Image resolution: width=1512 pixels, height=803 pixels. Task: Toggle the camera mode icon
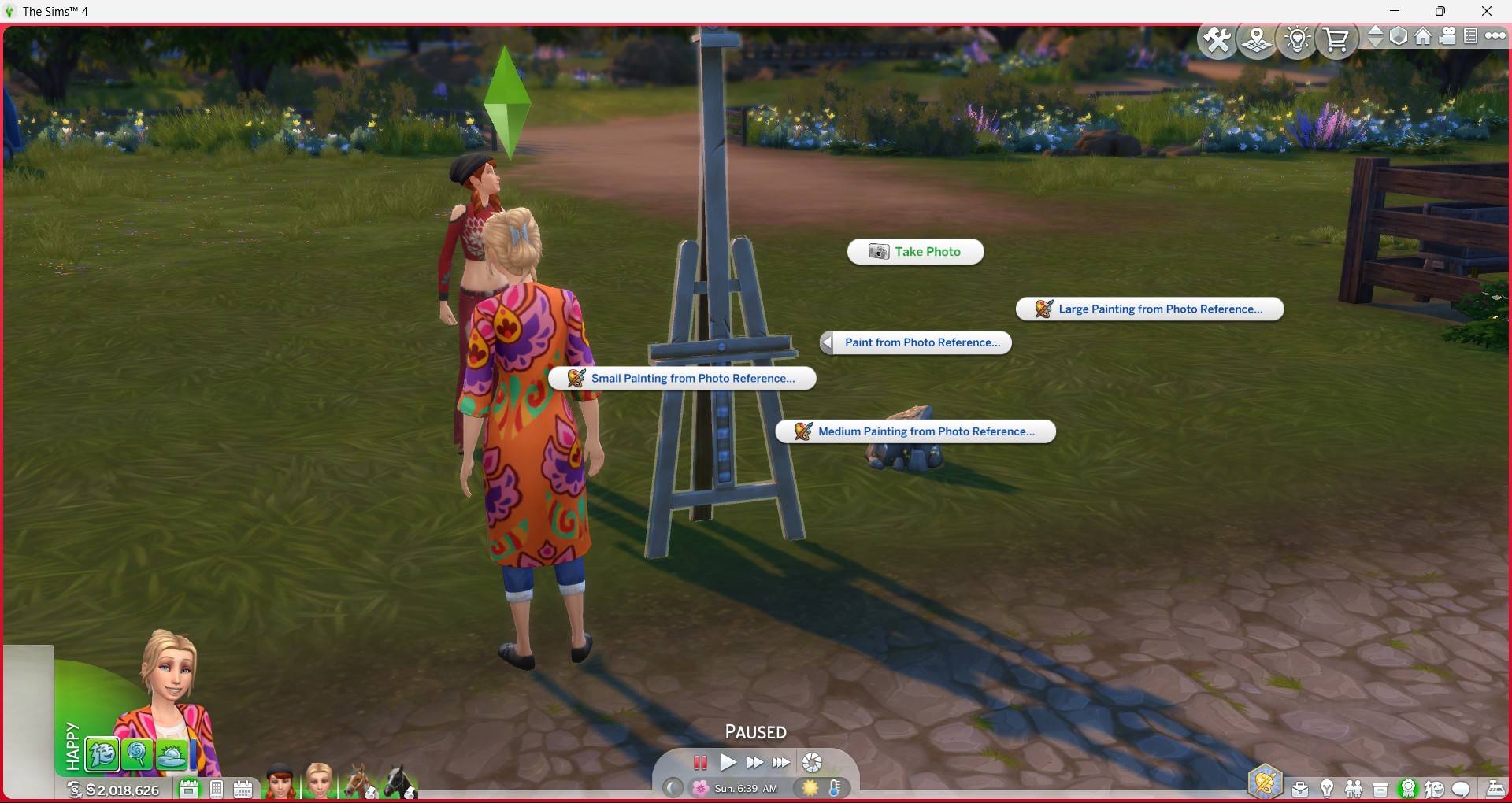pyautogui.click(x=1447, y=36)
